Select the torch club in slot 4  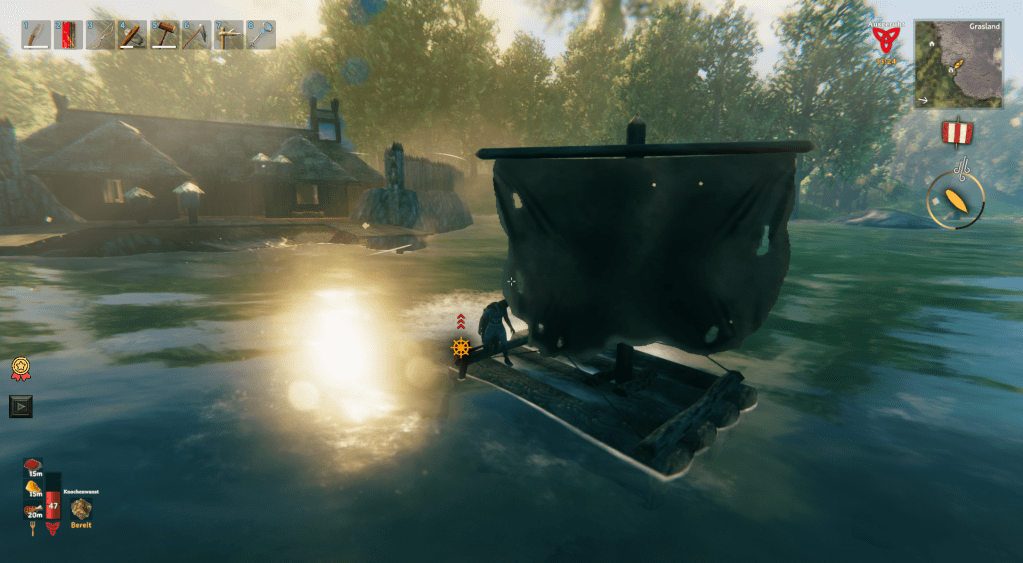pyautogui.click(x=132, y=35)
